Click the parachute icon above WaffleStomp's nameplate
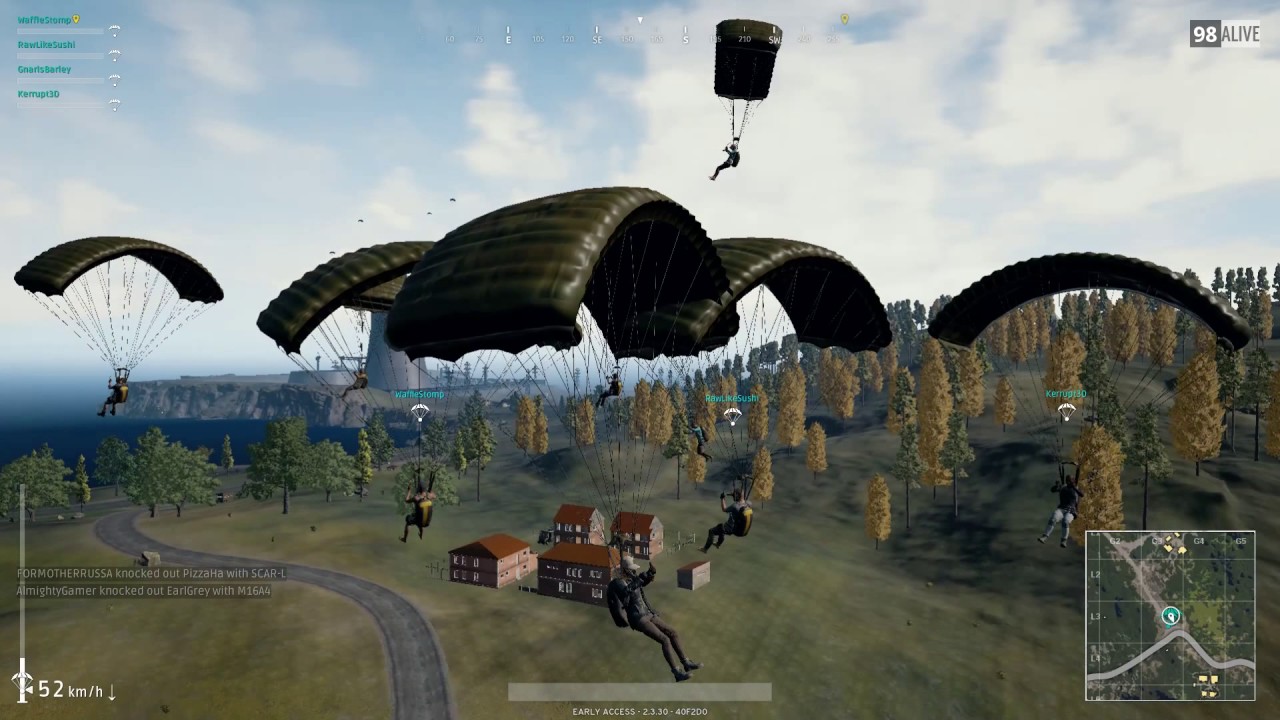The image size is (1280, 720). pos(419,411)
